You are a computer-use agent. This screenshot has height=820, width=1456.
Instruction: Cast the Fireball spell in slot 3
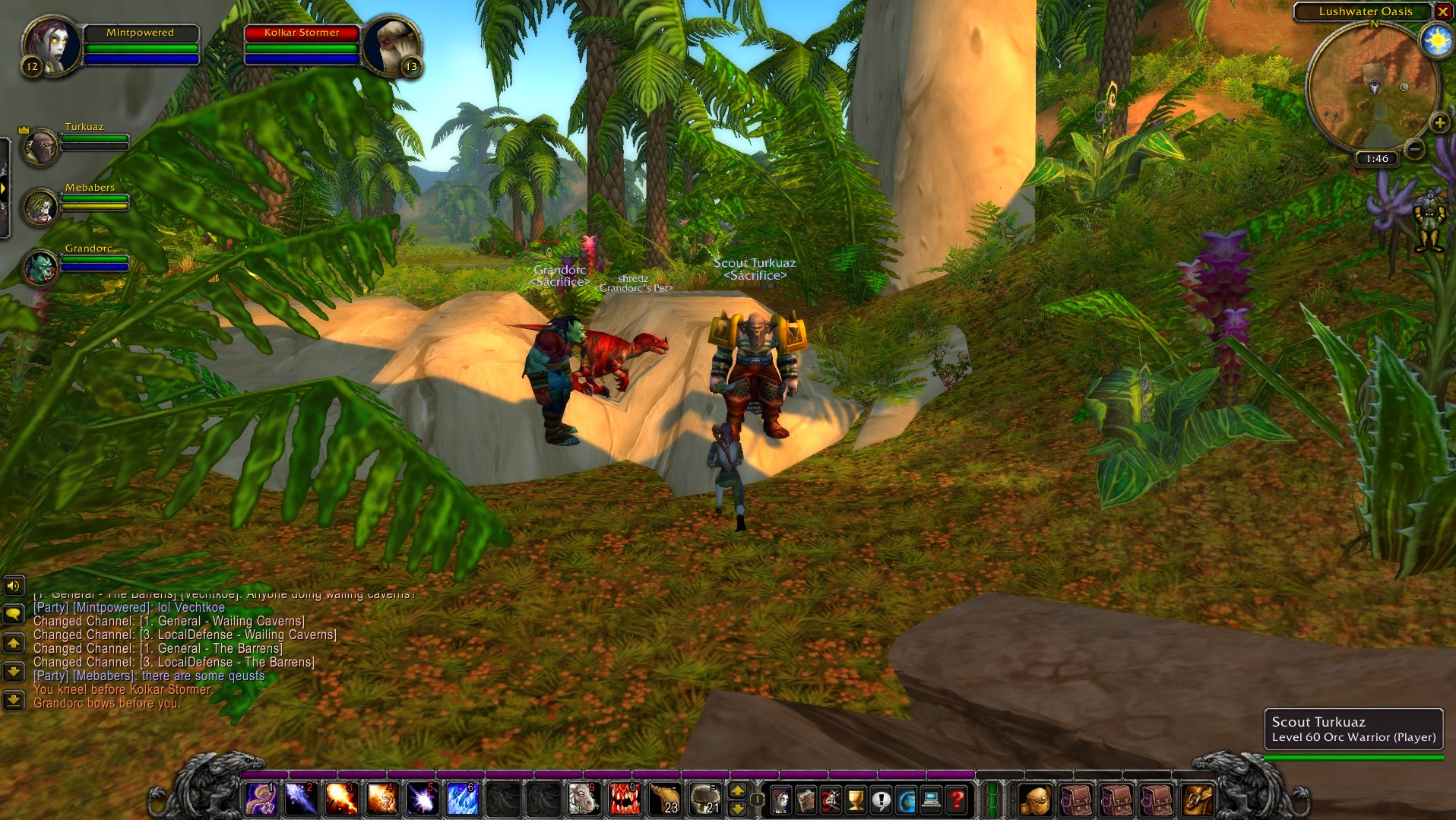tap(340, 799)
